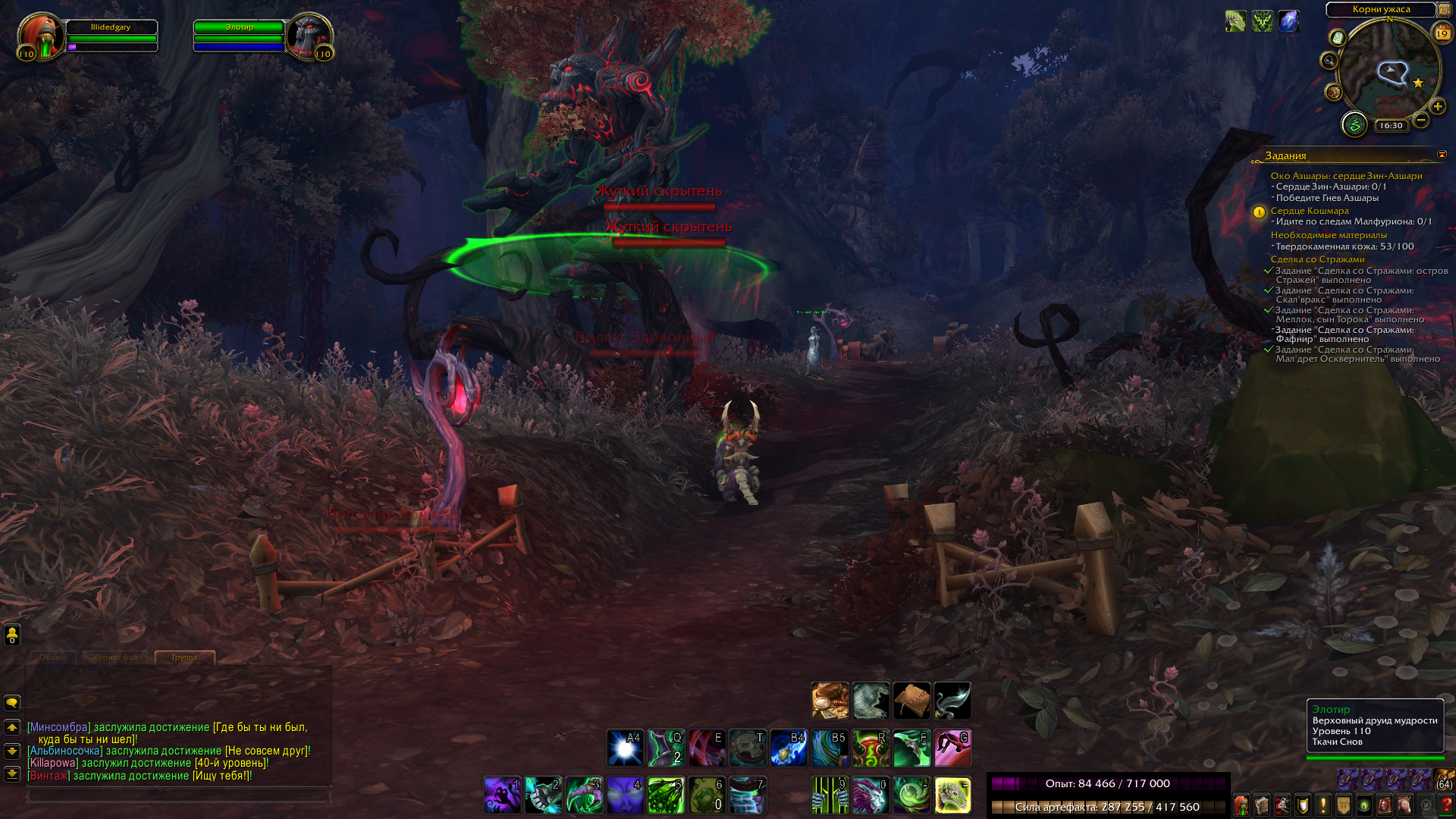This screenshot has width=1456, height=819.
Task: Use the green cage-bars ability on 9
Action: coord(830,795)
